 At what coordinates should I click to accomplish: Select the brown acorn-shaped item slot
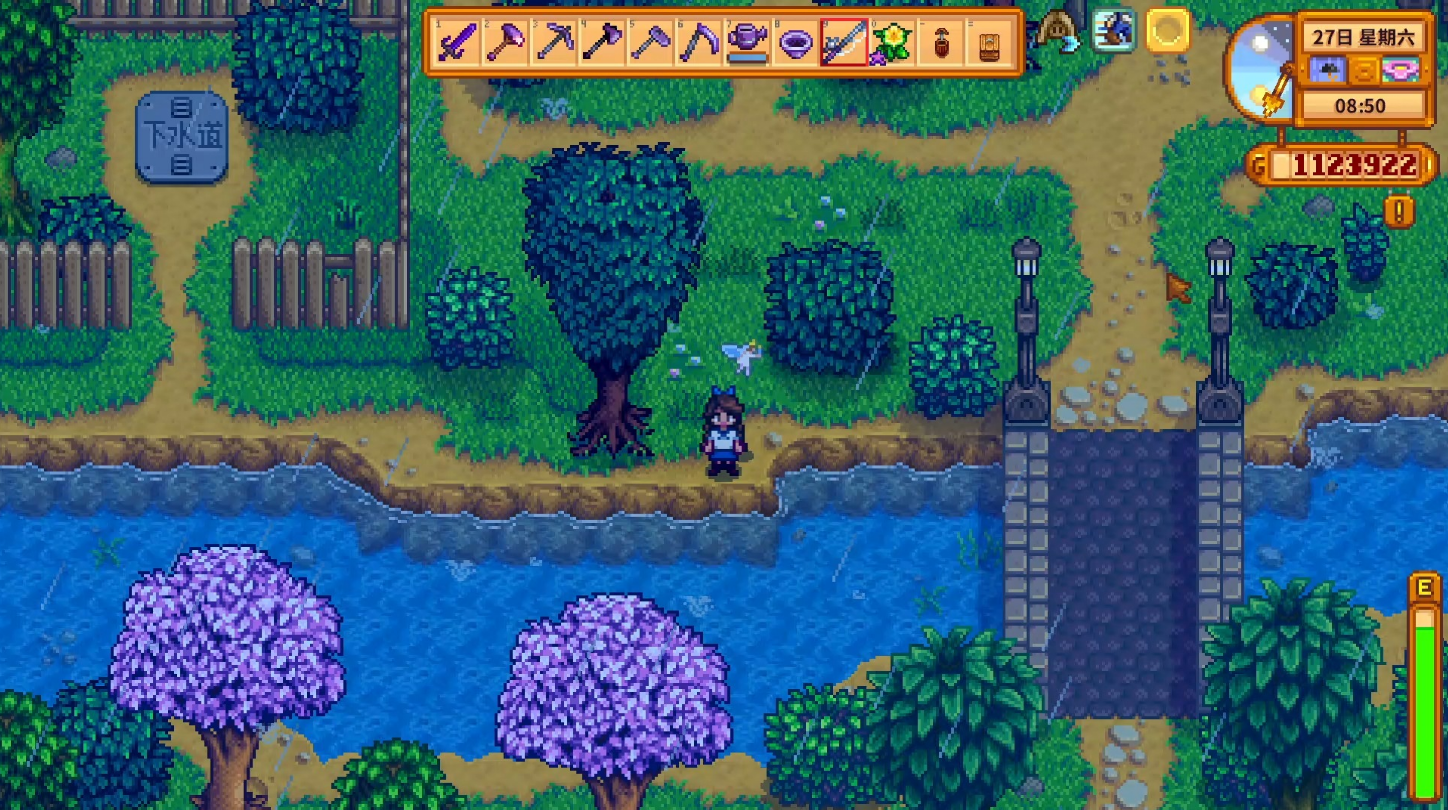[940, 43]
